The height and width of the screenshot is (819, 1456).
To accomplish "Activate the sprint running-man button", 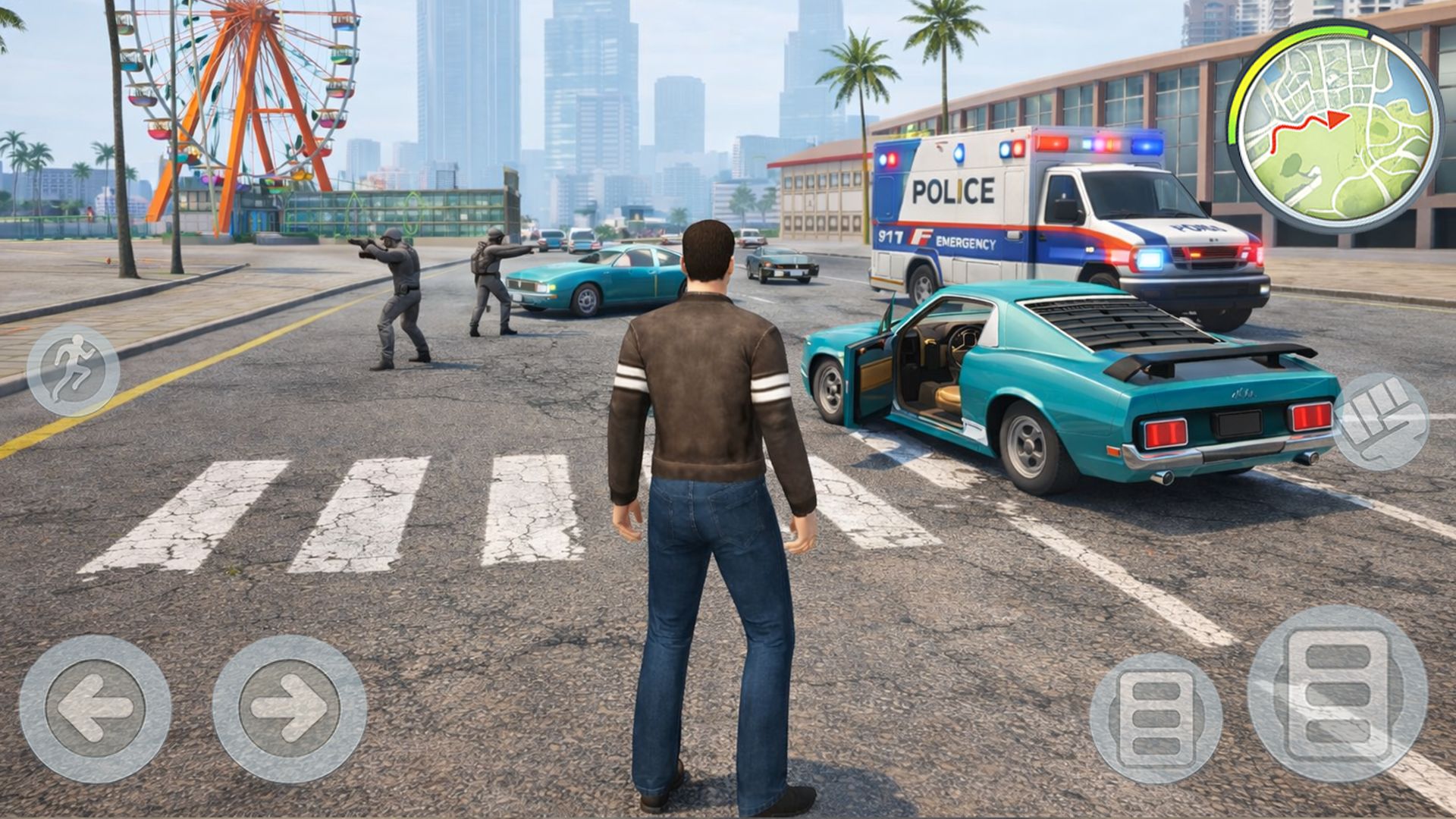I will click(73, 370).
